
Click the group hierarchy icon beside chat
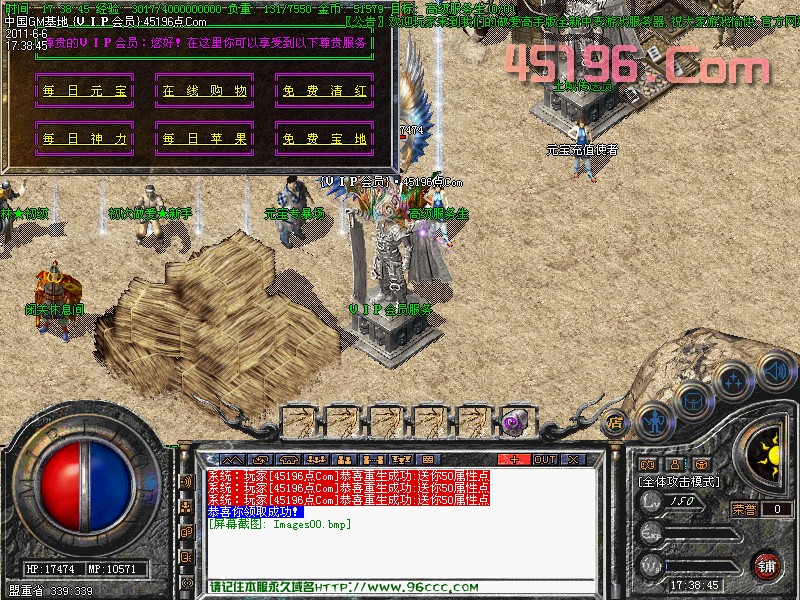tap(186, 507)
